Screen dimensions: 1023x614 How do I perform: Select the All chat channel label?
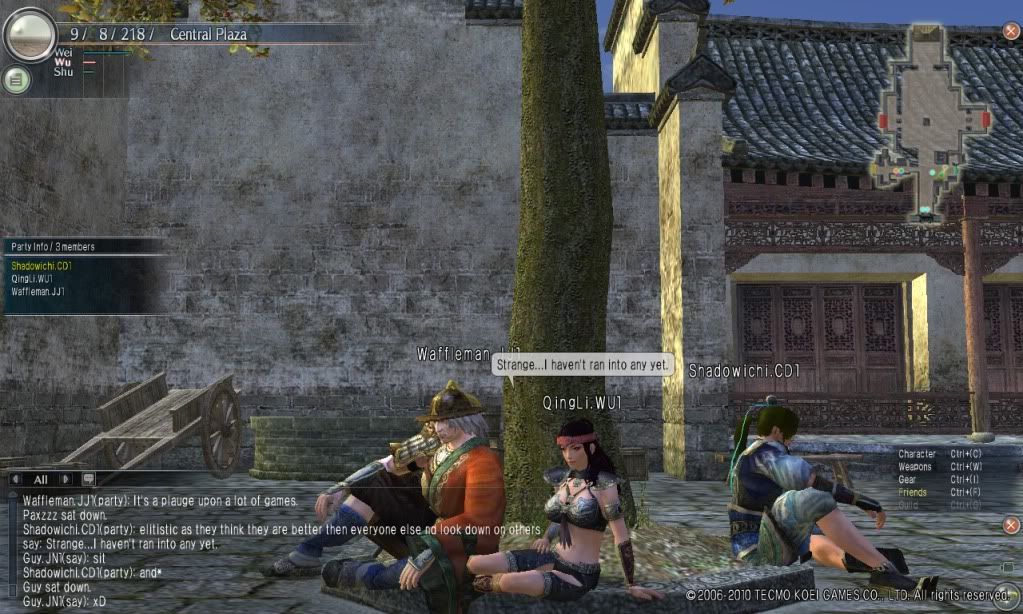pos(41,479)
